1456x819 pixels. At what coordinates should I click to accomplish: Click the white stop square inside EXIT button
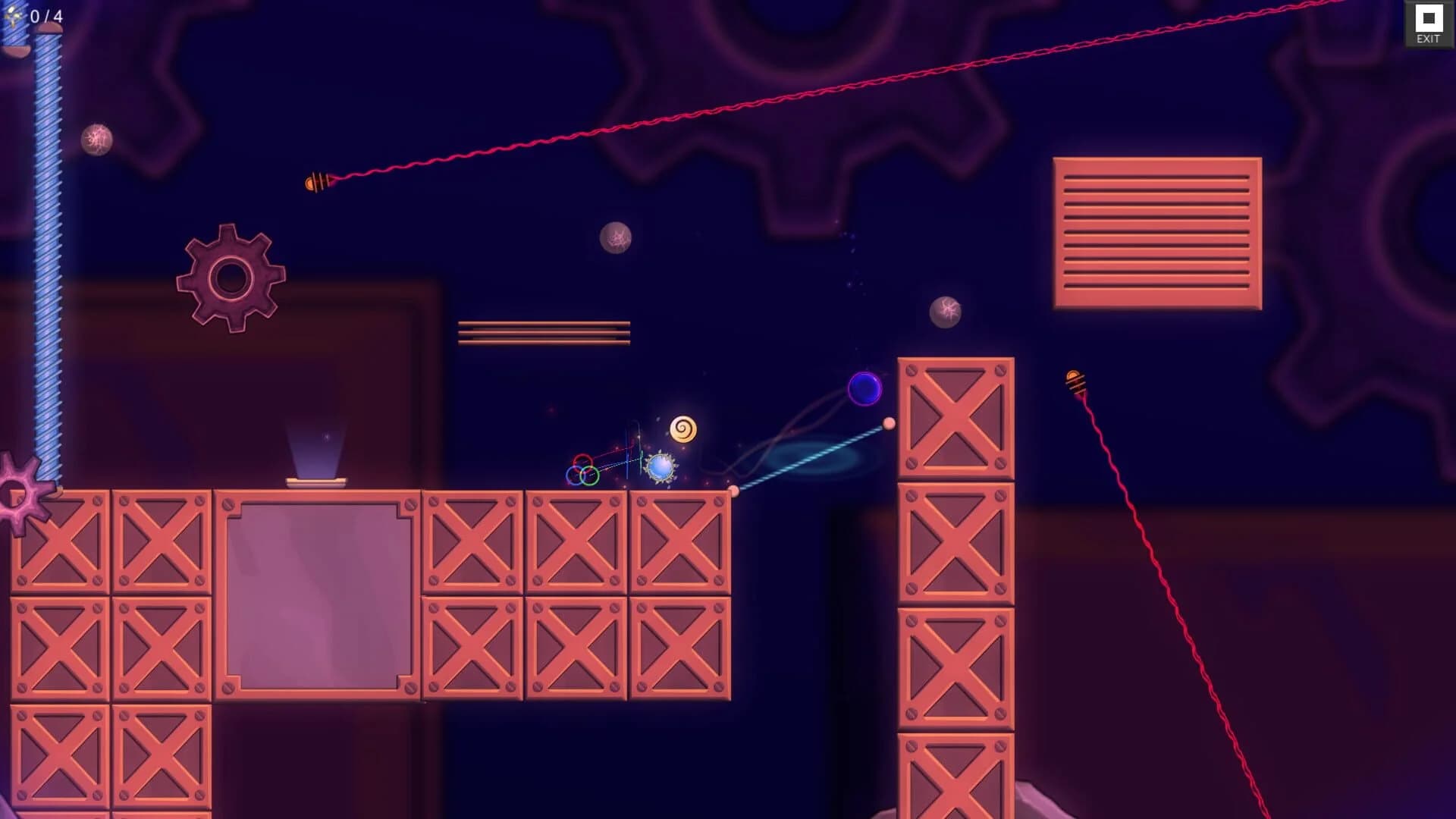[1429, 17]
